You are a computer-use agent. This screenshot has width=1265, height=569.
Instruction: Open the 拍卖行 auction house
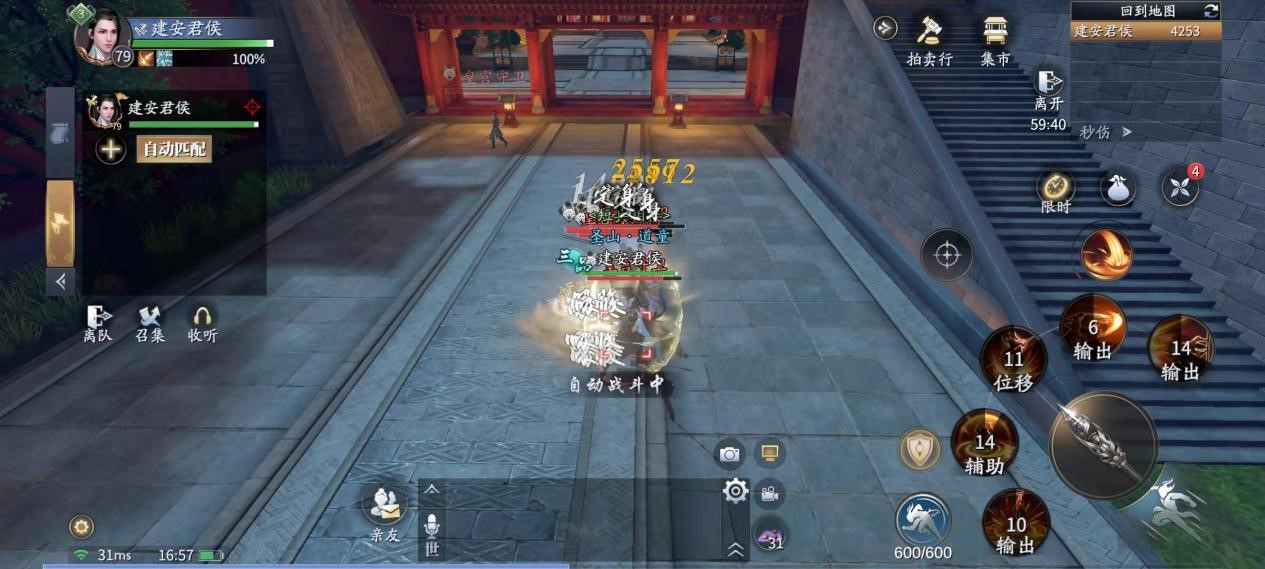(929, 39)
